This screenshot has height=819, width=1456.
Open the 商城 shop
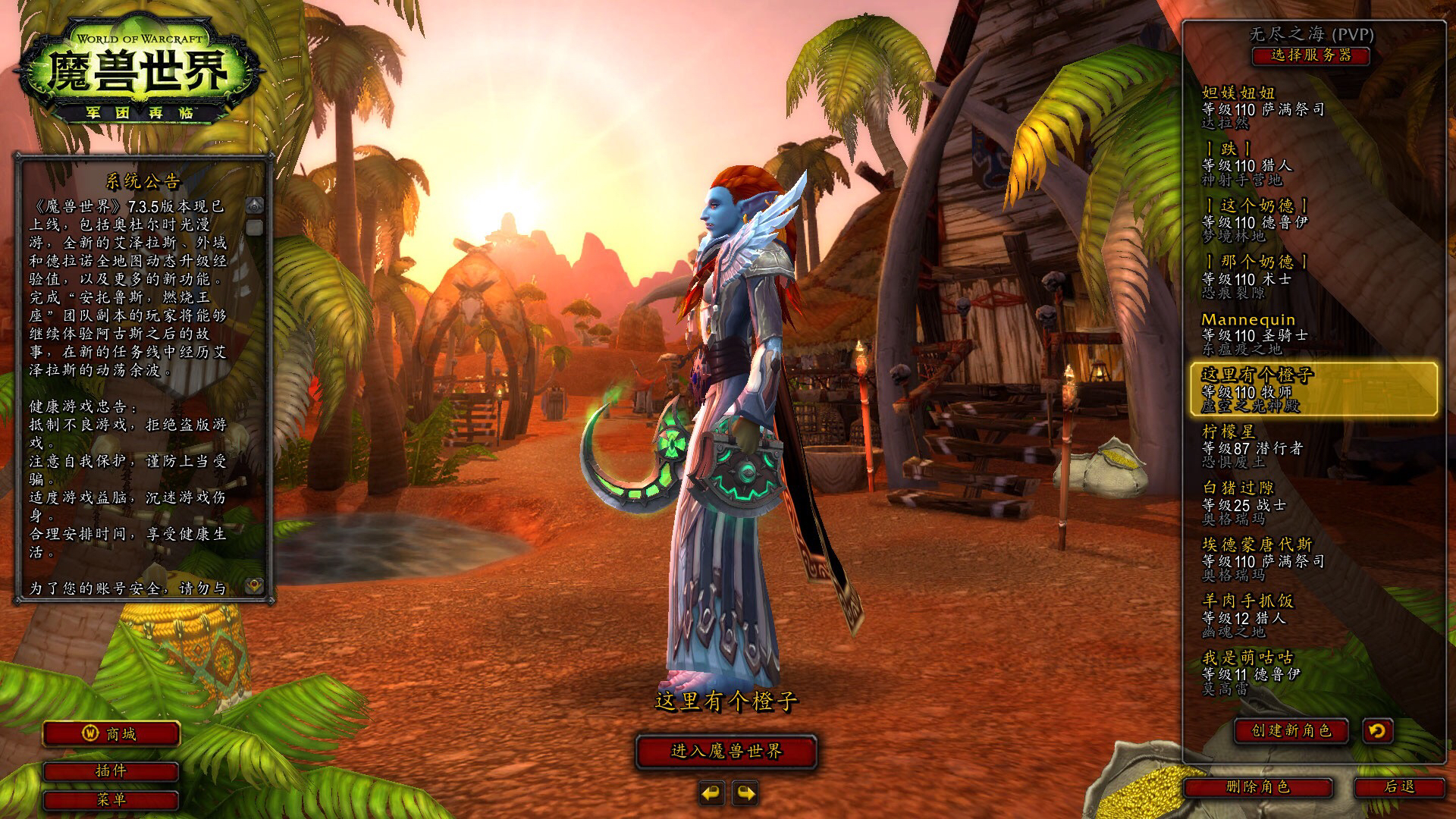tap(111, 734)
